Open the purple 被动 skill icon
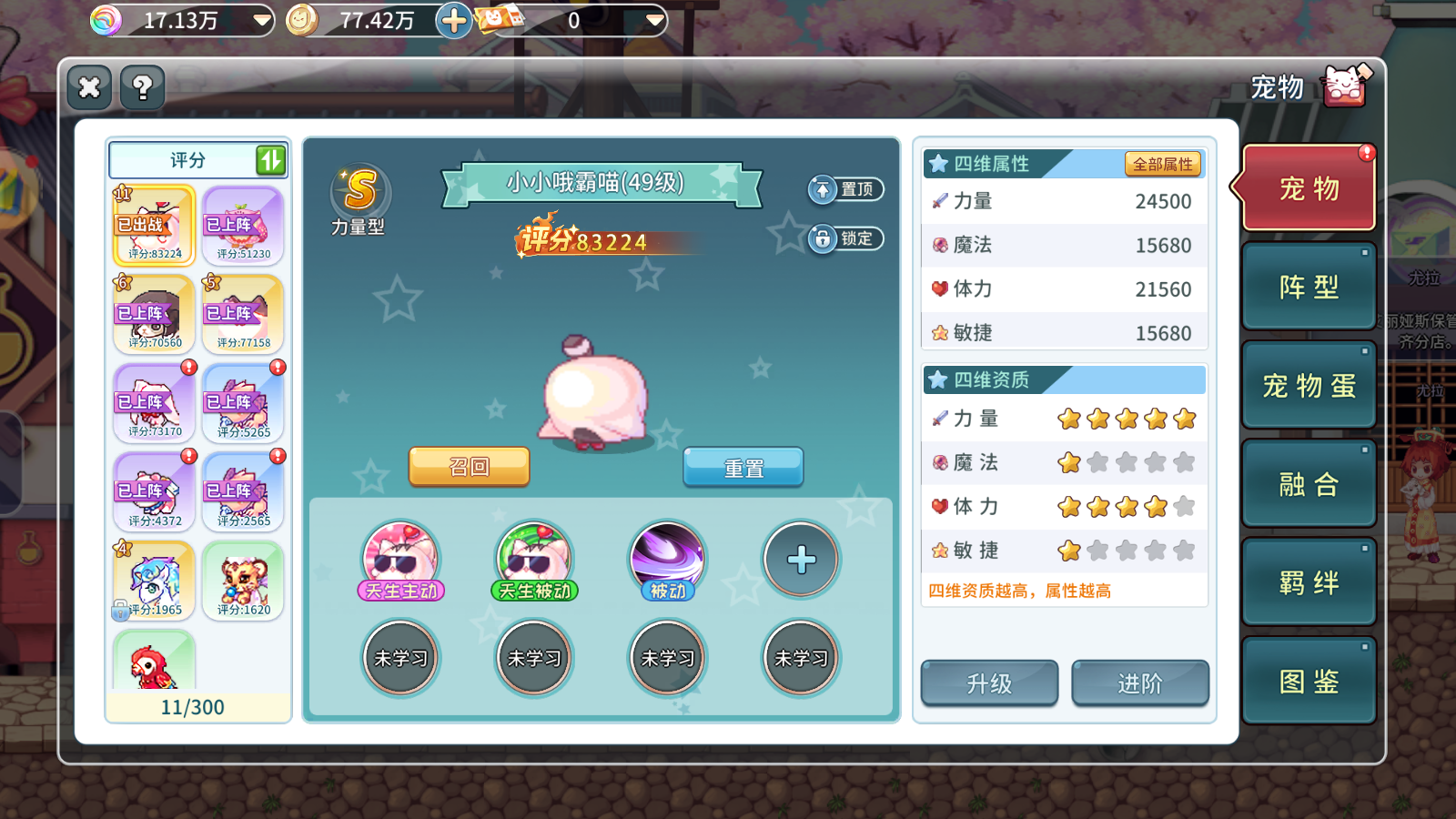1456x819 pixels. (666, 559)
